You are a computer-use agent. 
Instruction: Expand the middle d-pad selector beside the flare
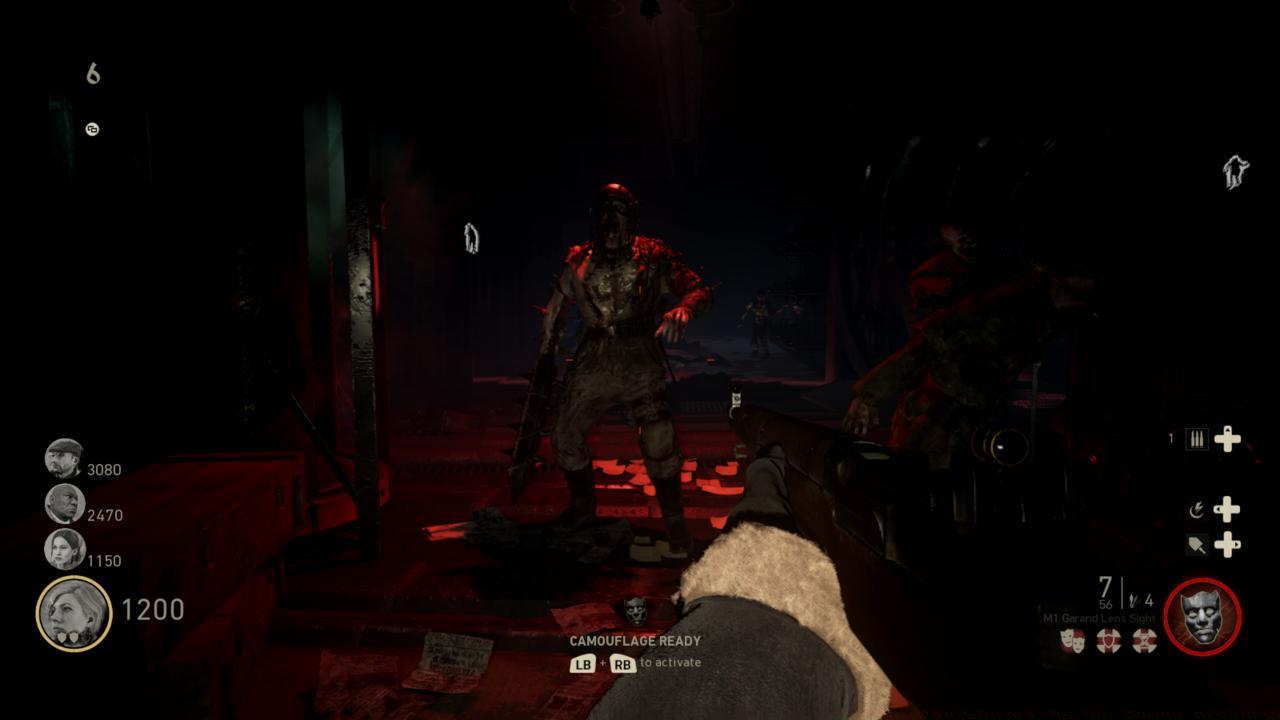pos(1227,509)
